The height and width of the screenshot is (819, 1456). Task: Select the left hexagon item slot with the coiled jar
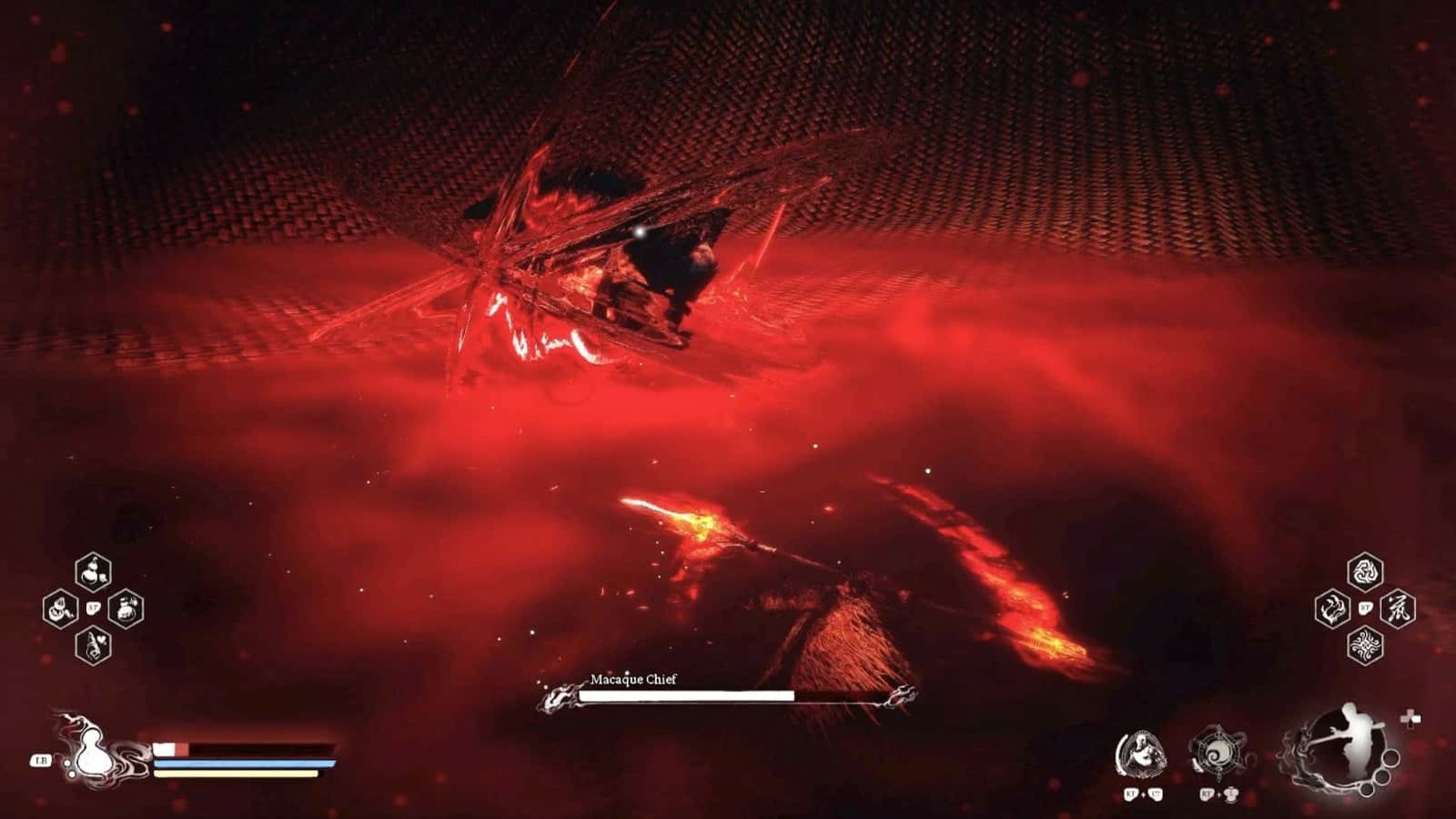[60, 609]
